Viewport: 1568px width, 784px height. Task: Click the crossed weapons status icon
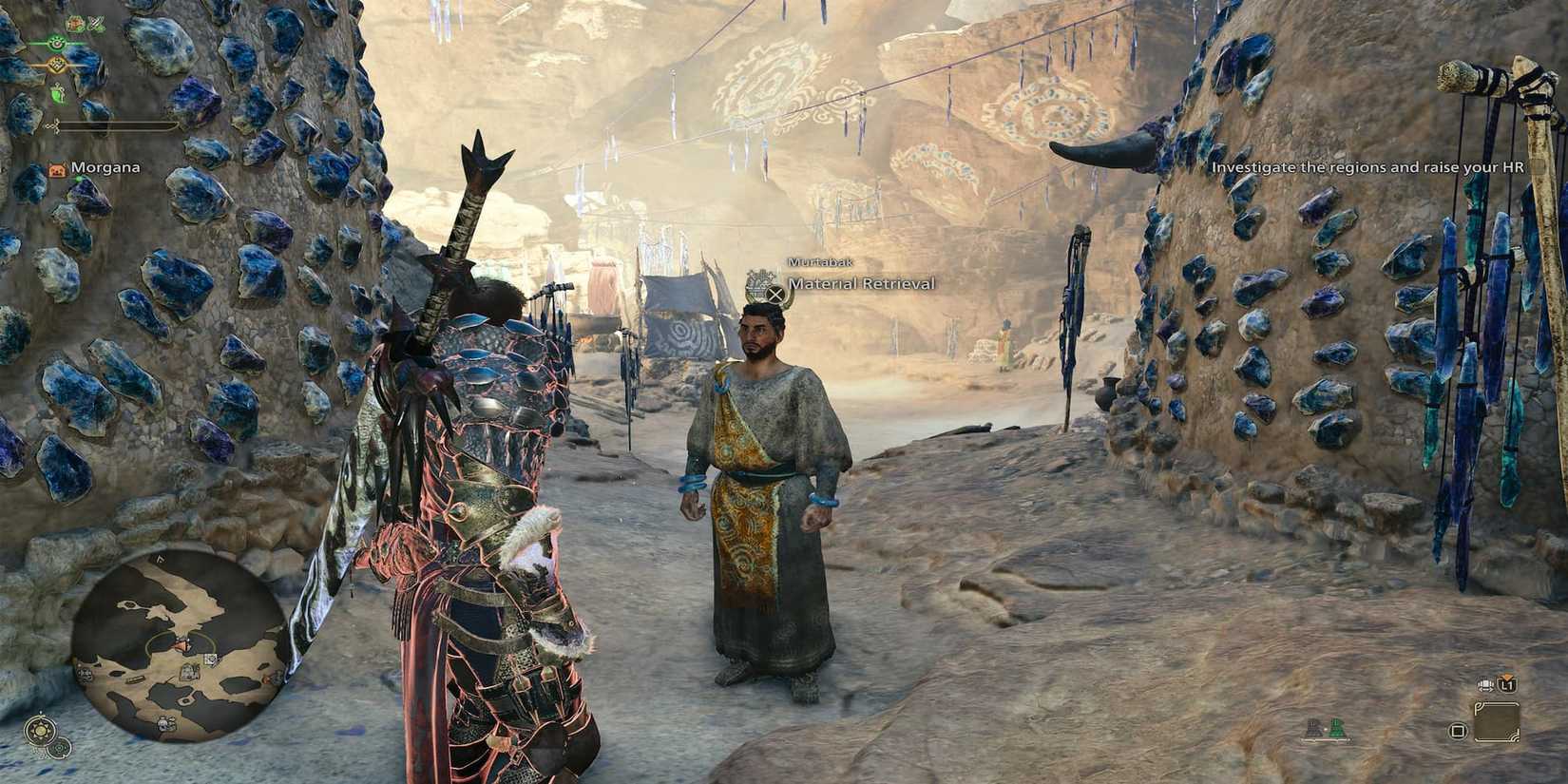(98, 23)
